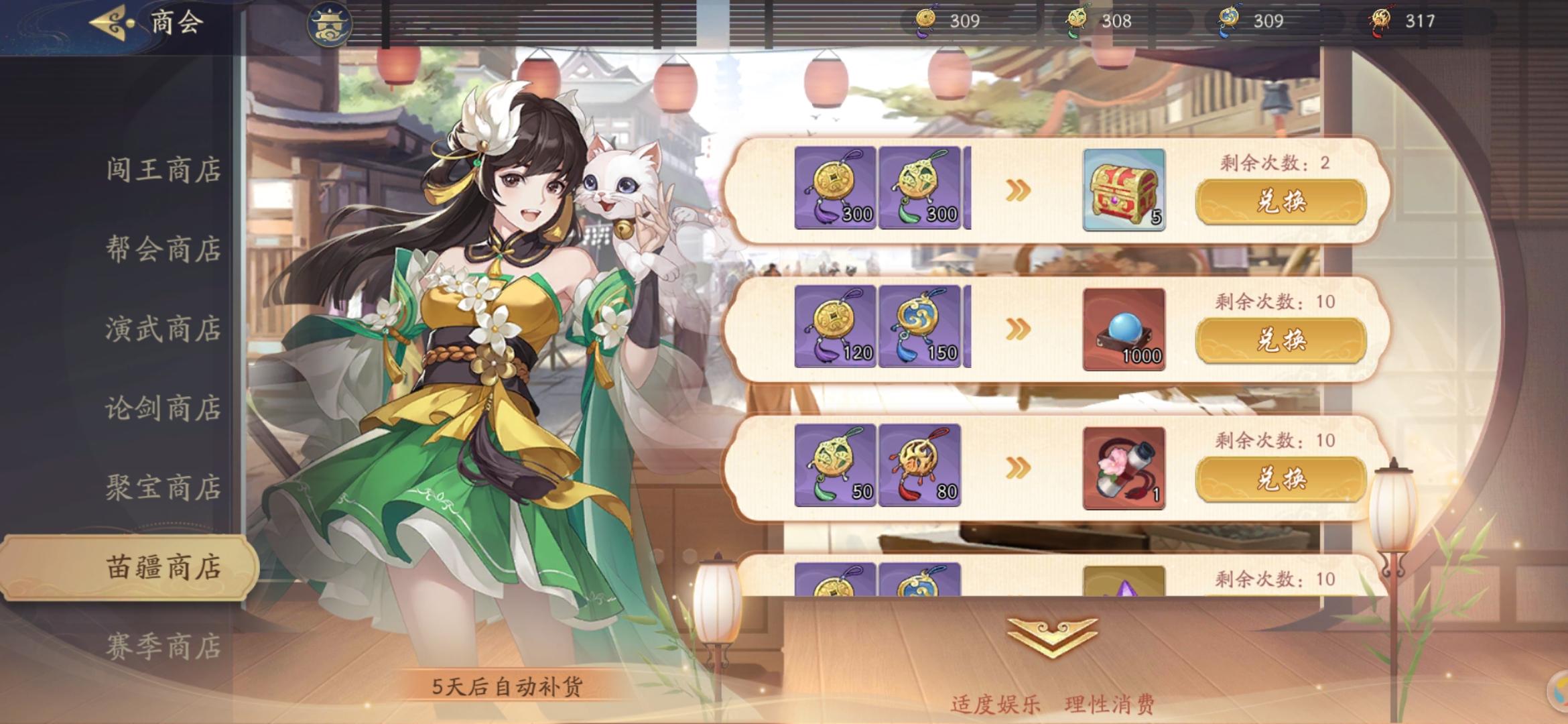Image resolution: width=1568 pixels, height=724 pixels.
Task: Switch to 闯王商店 shop tab
Action: pos(164,170)
